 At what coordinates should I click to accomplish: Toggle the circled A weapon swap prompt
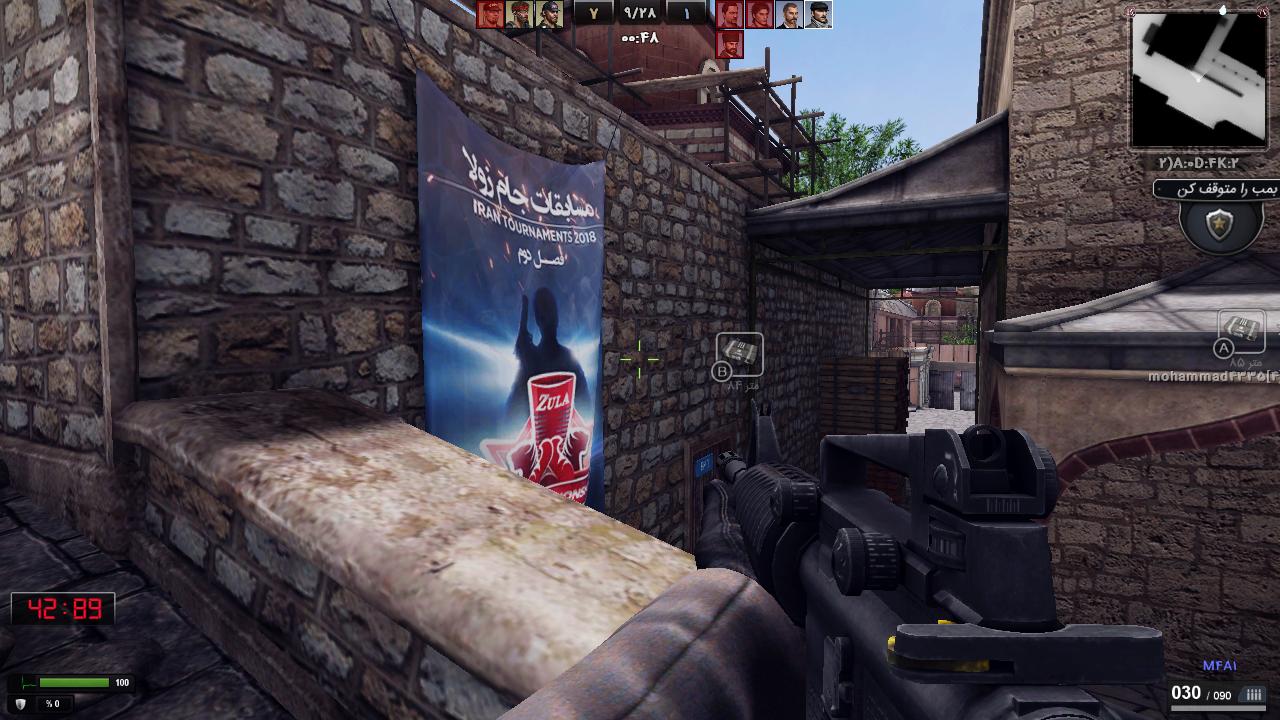[1224, 348]
